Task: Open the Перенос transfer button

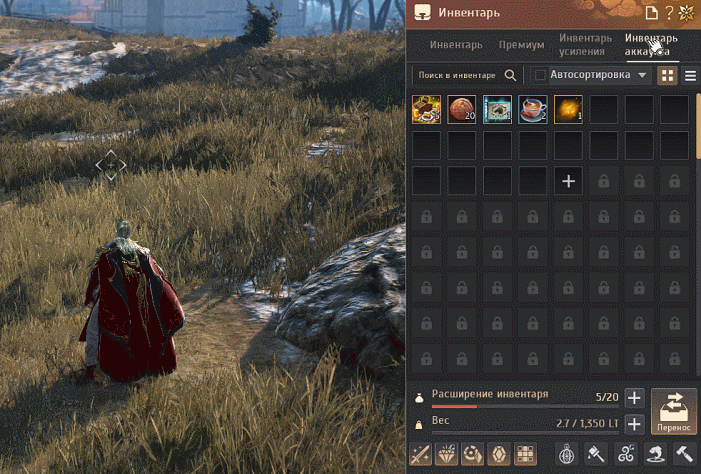Action: click(674, 410)
